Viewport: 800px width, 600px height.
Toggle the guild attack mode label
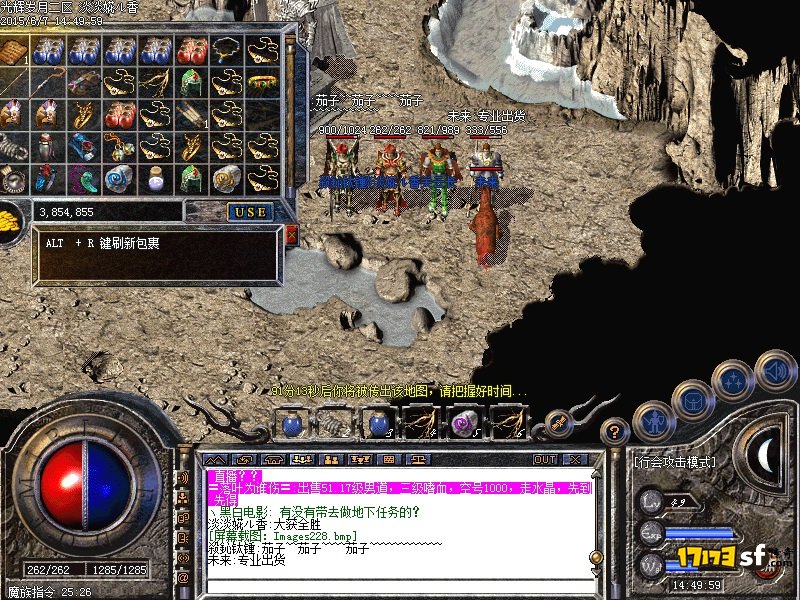[x=674, y=462]
